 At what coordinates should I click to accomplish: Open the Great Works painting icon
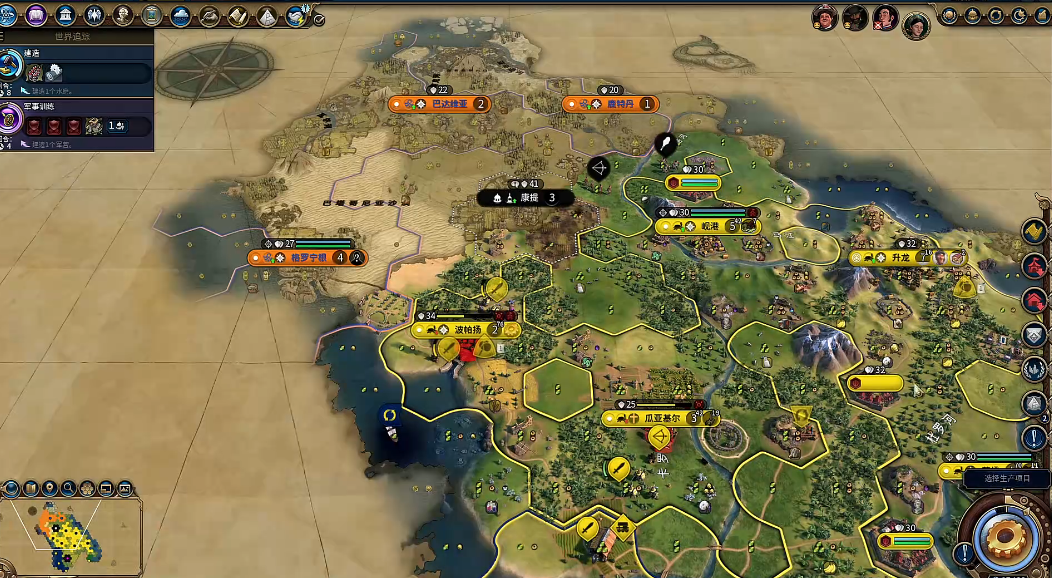point(152,15)
